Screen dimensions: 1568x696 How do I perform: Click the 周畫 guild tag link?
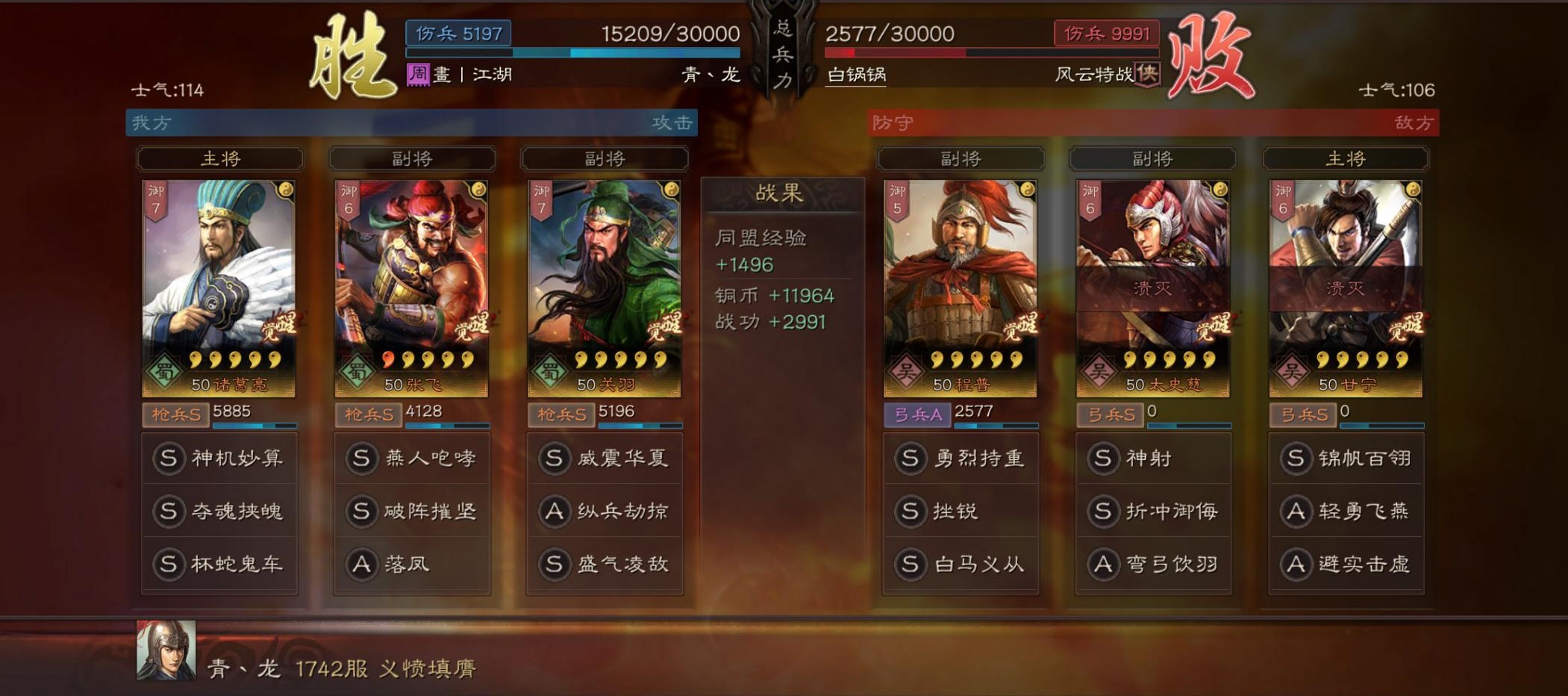click(420, 75)
